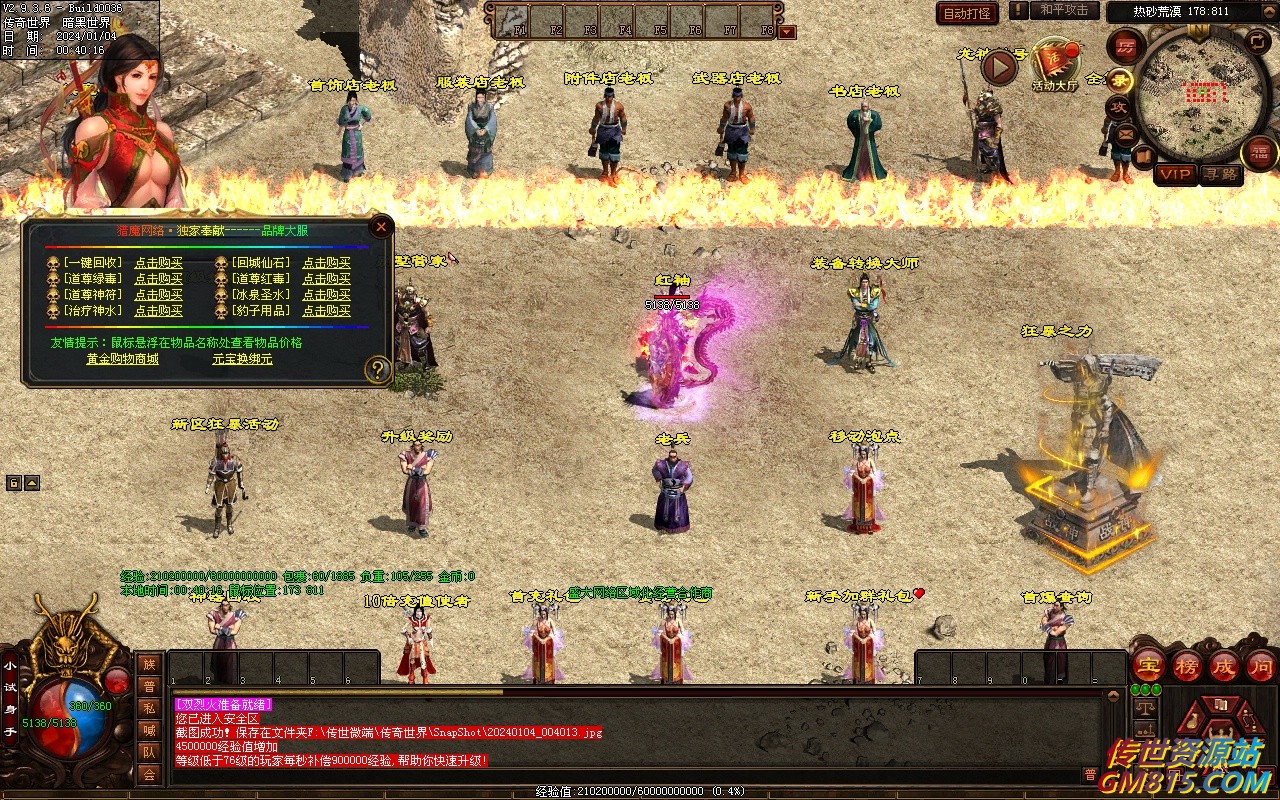1280x800 pixels.
Task: Select the 私 private chat channel
Action: 149,708
